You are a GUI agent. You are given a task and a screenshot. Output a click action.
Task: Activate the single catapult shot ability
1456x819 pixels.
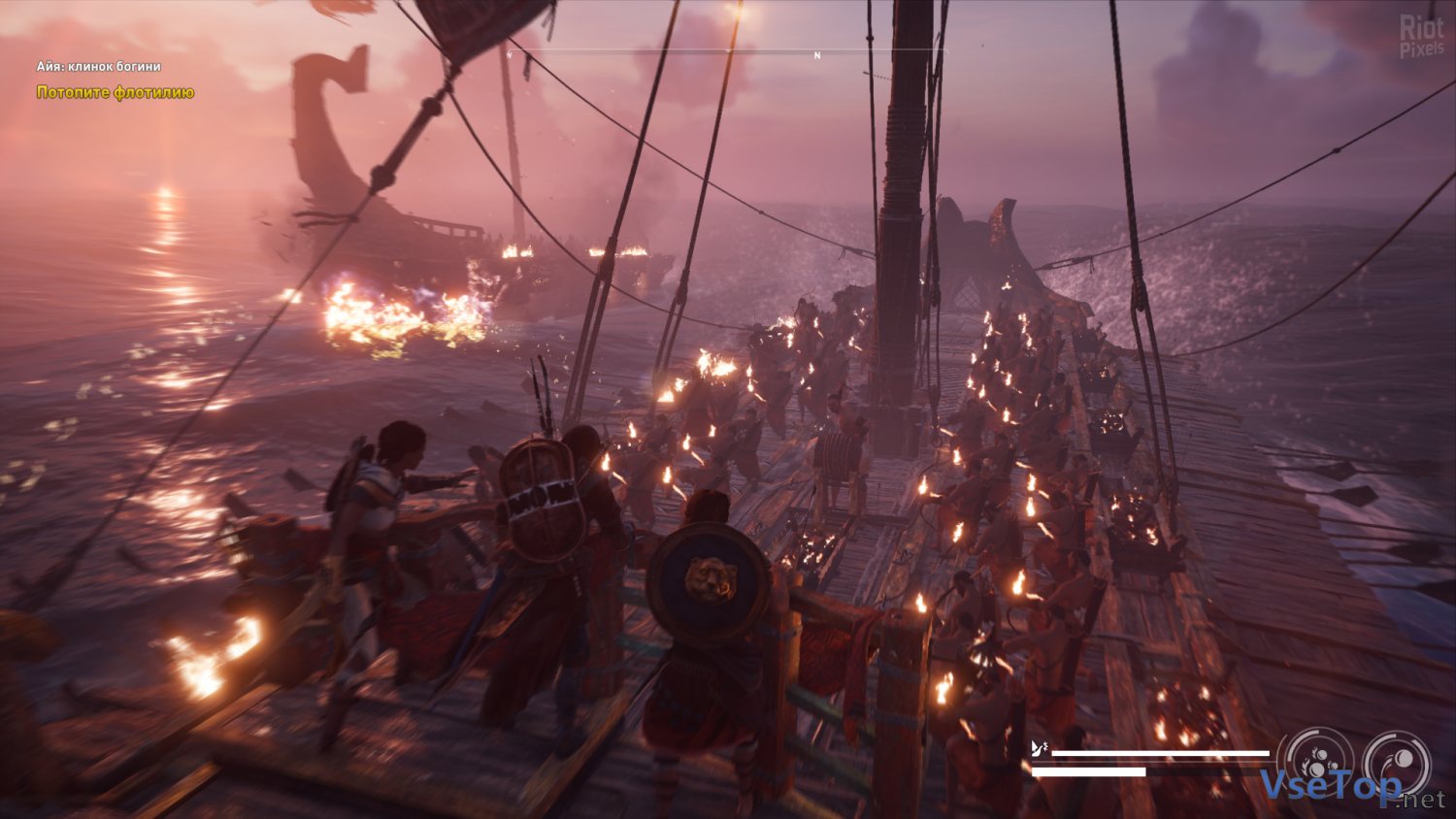1395,763
